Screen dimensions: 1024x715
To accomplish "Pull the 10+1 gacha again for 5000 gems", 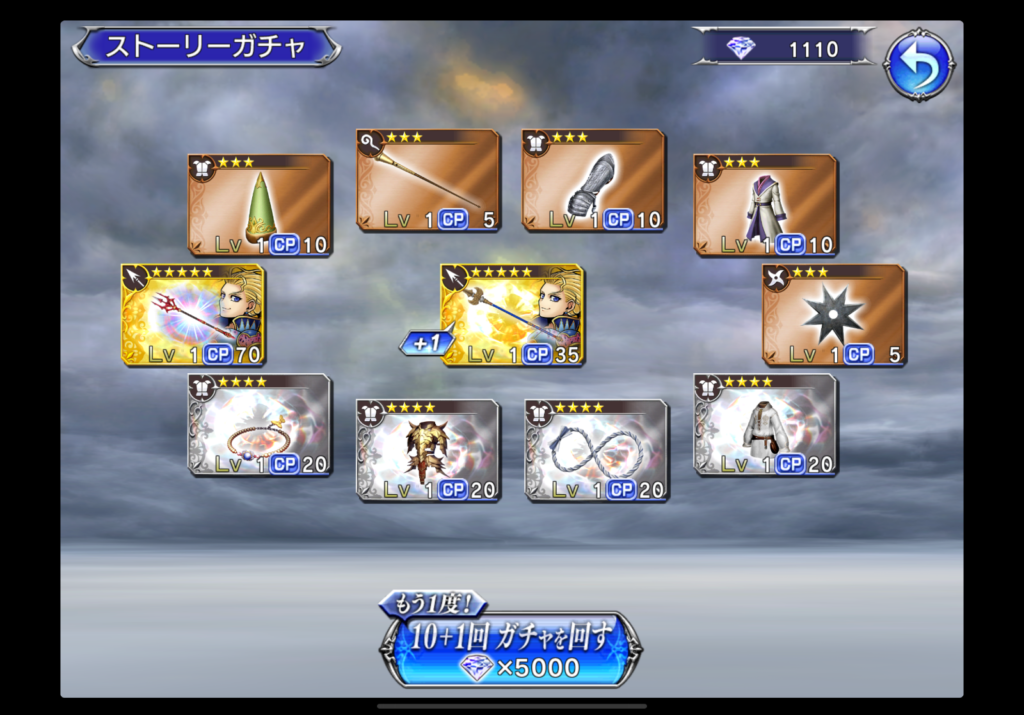I will coord(511,647).
